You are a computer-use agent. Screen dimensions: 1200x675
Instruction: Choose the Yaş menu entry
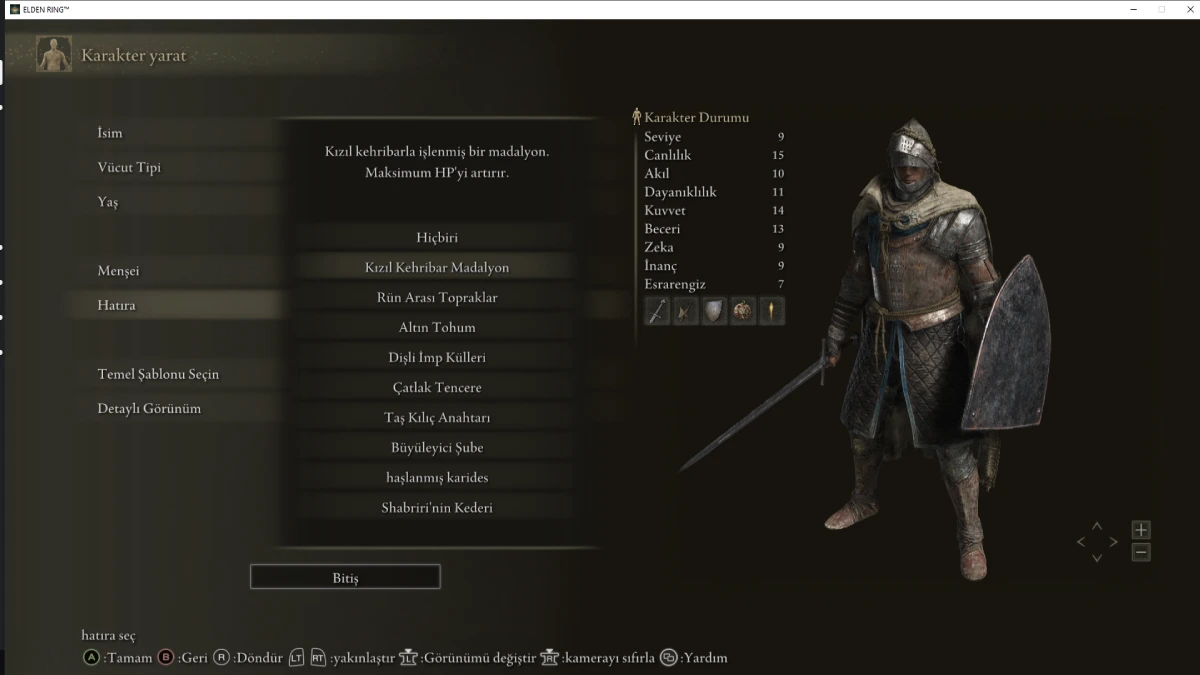click(x=108, y=202)
